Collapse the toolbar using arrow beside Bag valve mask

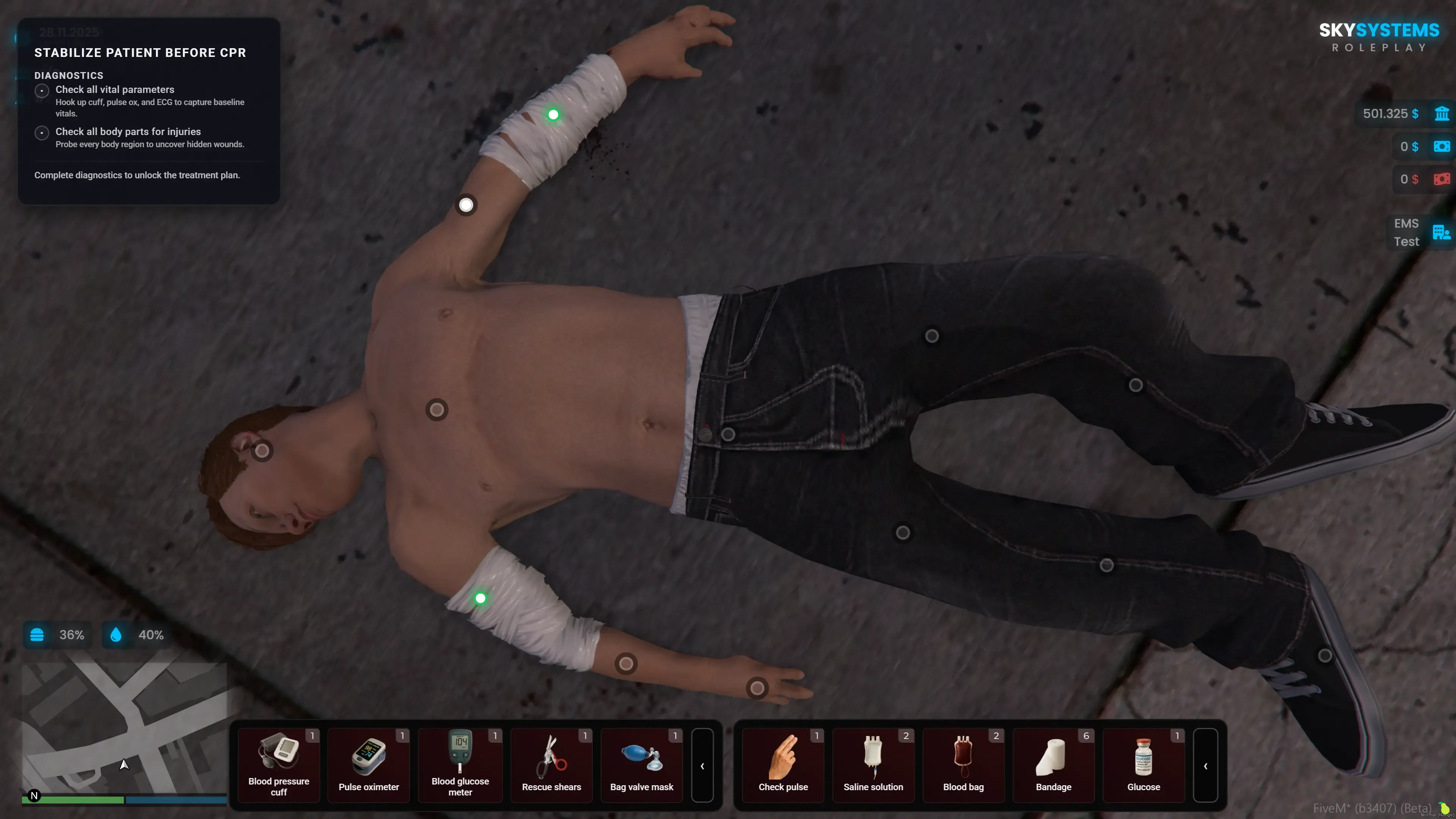pyautogui.click(x=702, y=766)
